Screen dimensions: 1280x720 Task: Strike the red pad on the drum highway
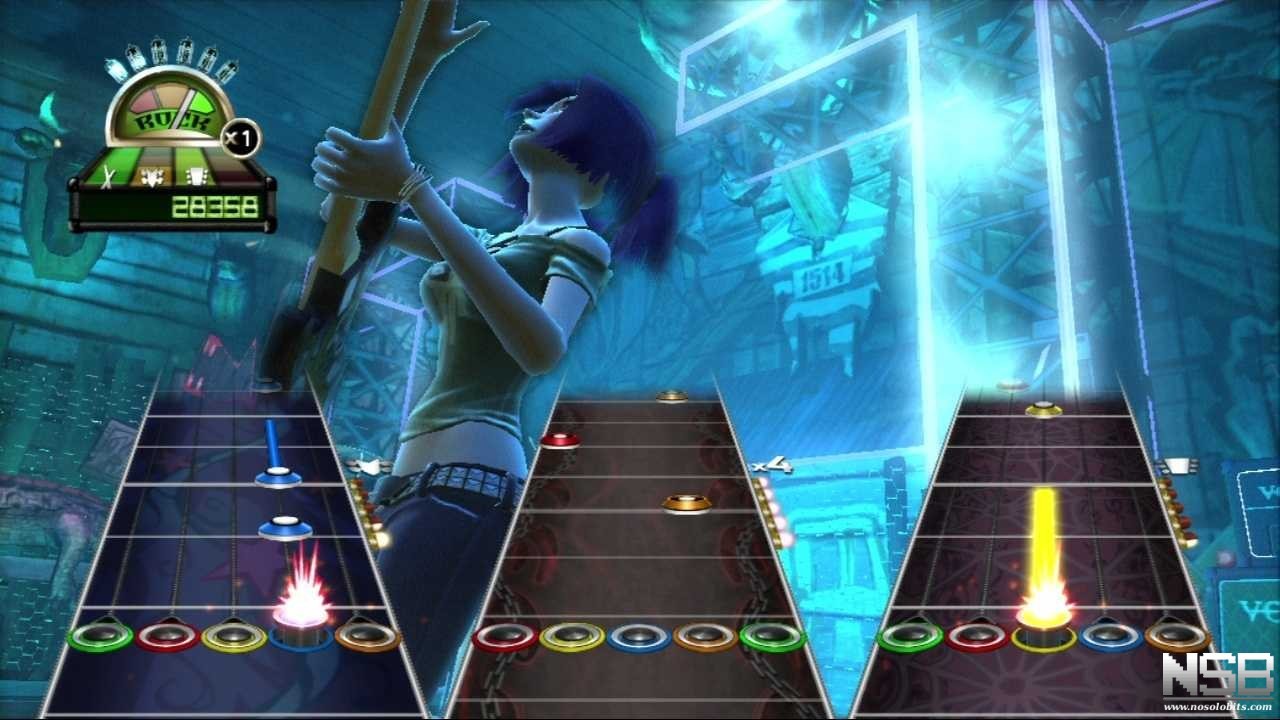pyautogui.click(x=505, y=636)
